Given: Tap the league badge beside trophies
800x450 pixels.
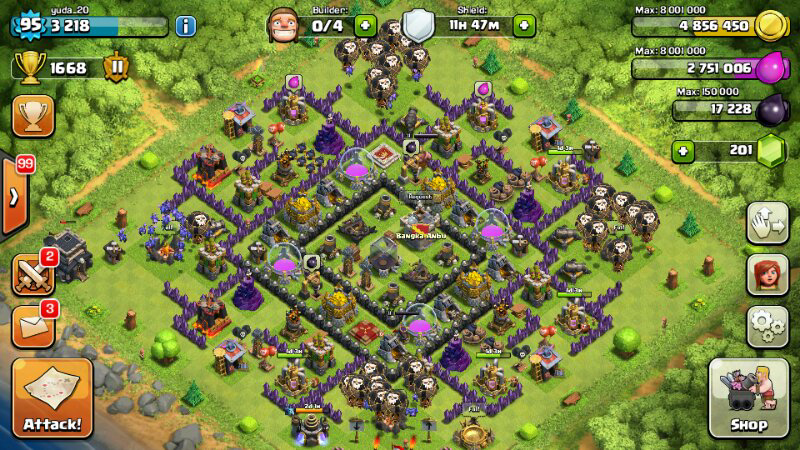Looking at the screenshot, I should 117,68.
